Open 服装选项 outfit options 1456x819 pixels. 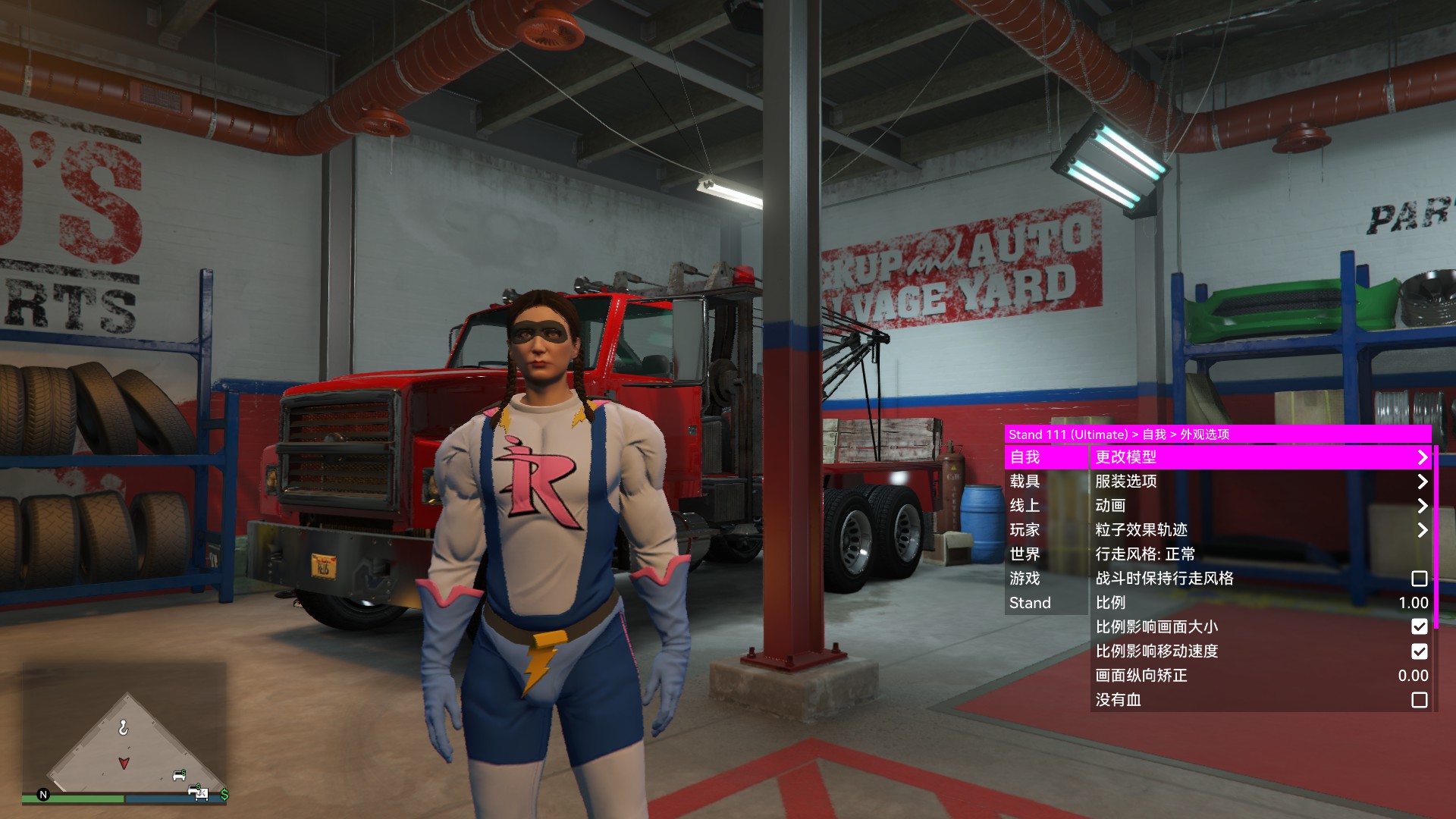click(1260, 482)
